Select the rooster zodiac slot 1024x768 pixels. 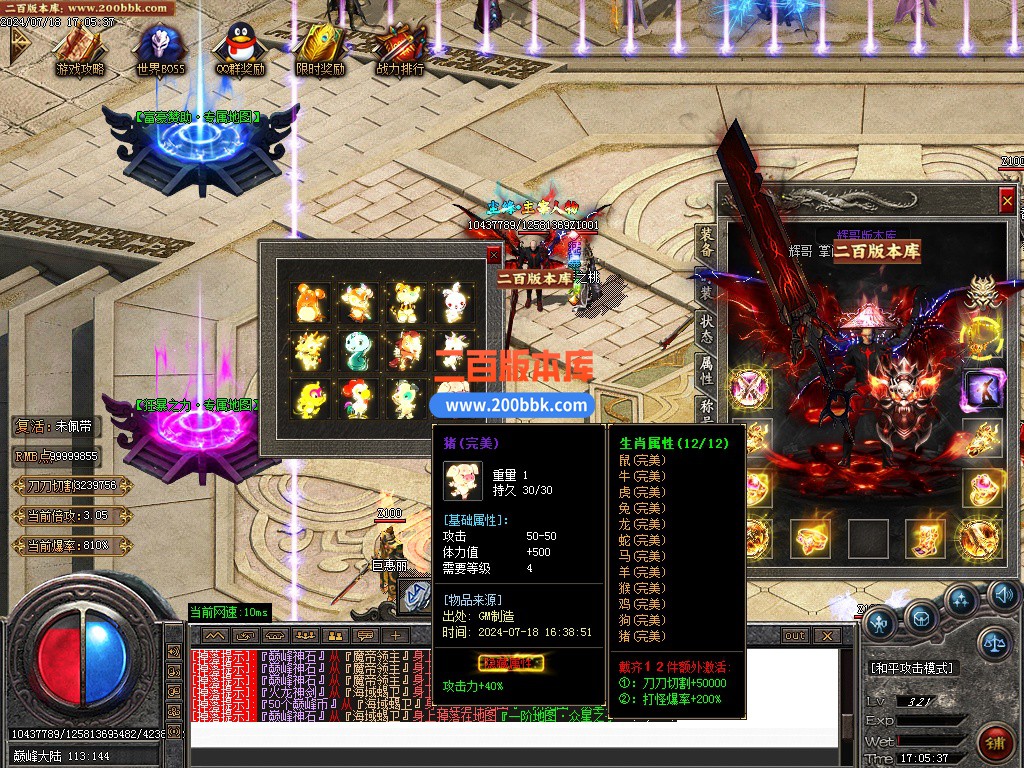click(357, 397)
